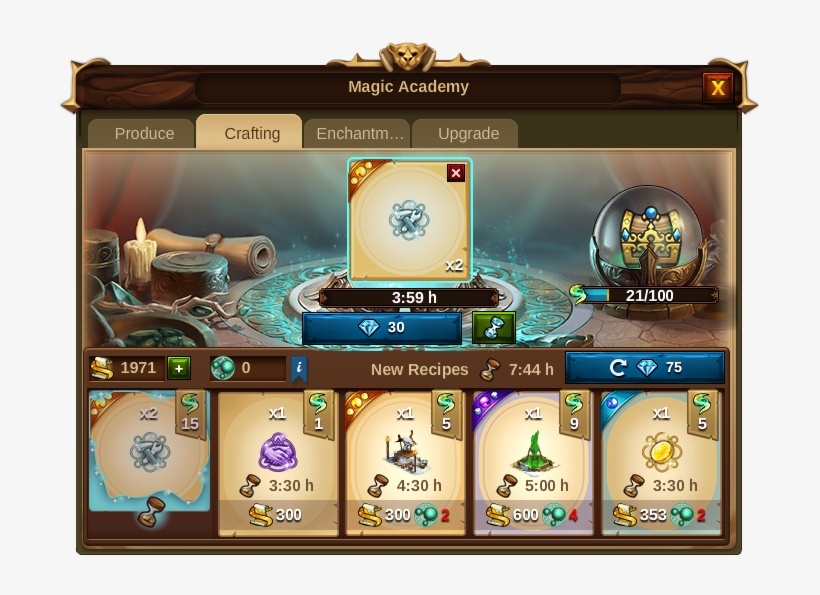The height and width of the screenshot is (595, 820).
Task: Show info via the blue i bookmark
Action: click(x=299, y=368)
